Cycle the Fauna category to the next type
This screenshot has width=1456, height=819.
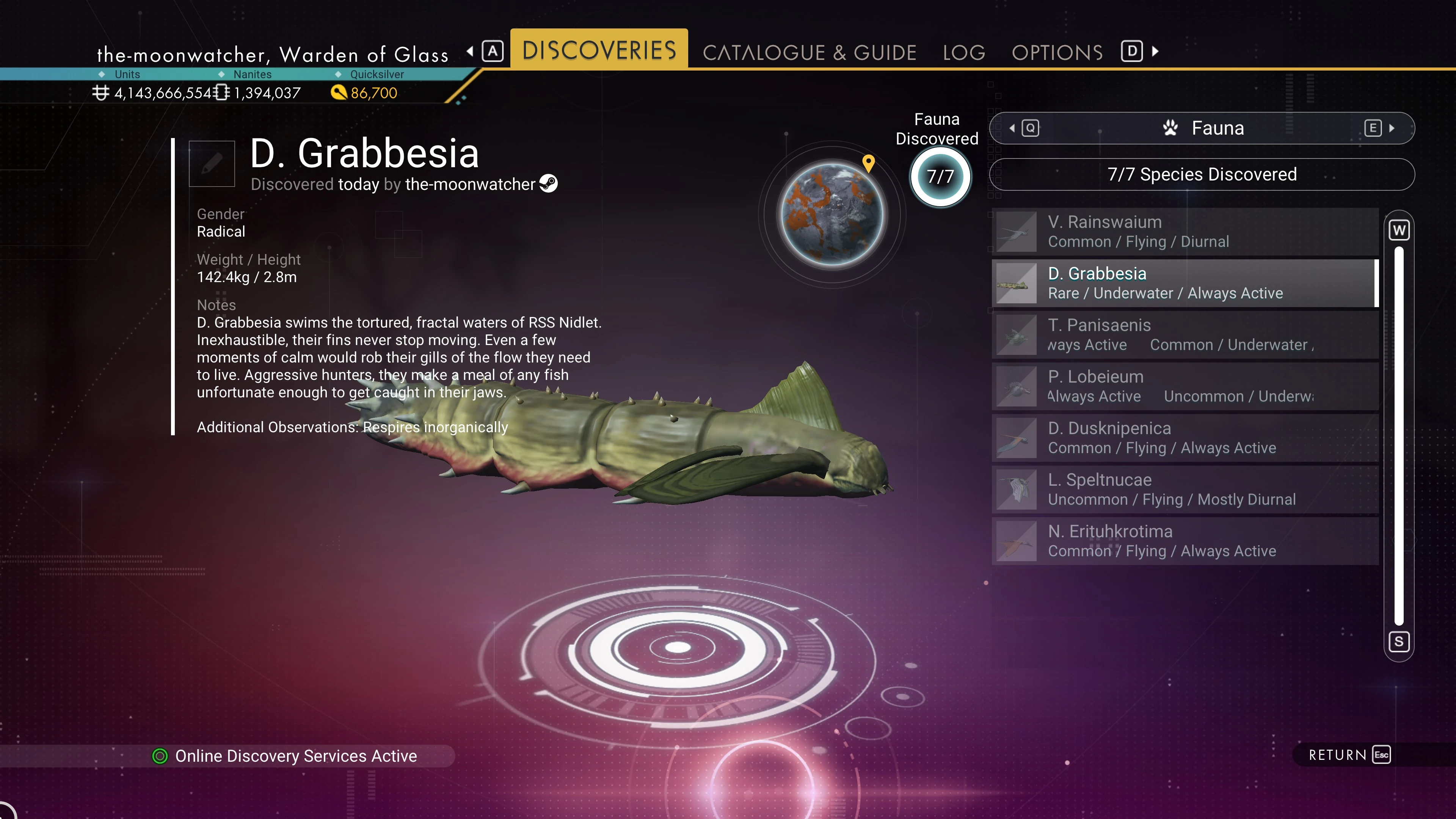[1379, 128]
